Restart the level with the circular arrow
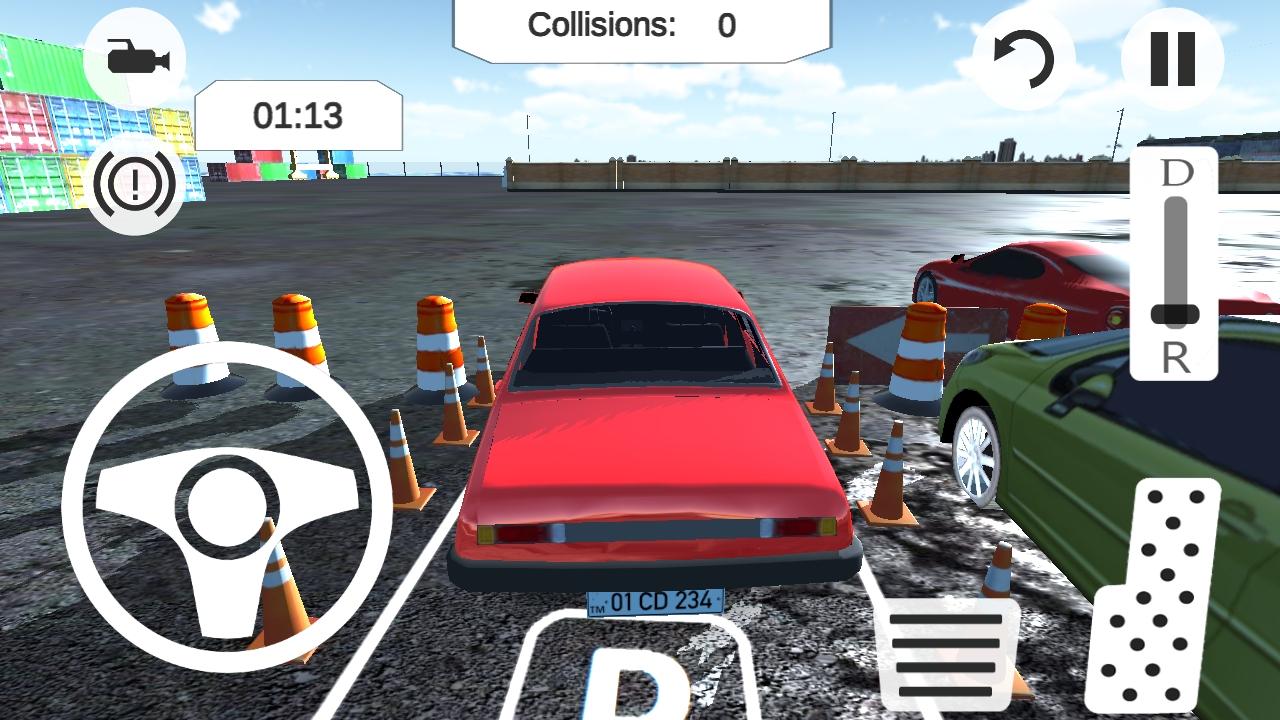The height and width of the screenshot is (720, 1280). [x=1023, y=60]
